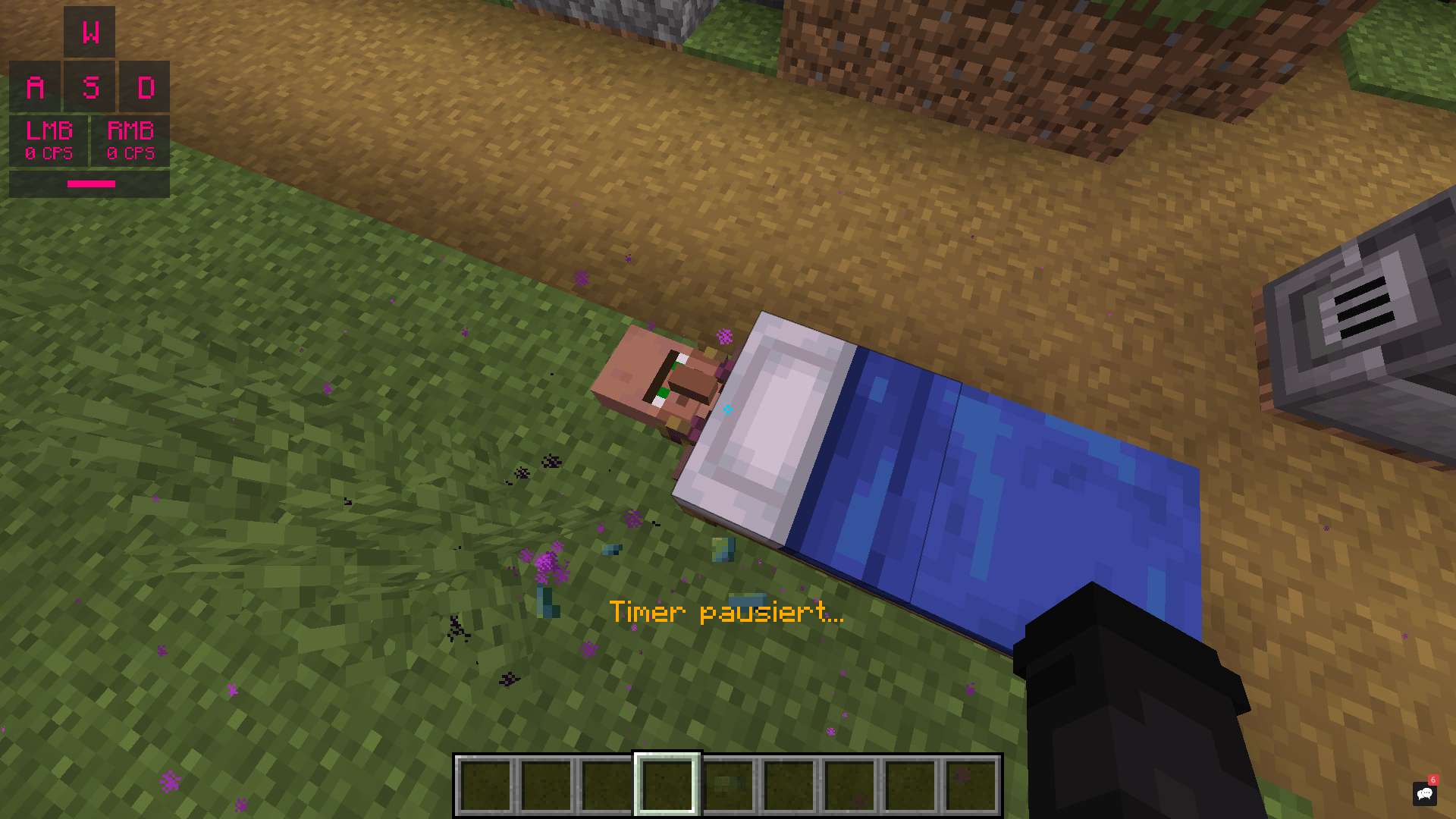Click the pink spacebar indicator bar
The height and width of the screenshot is (819, 1456).
click(89, 184)
